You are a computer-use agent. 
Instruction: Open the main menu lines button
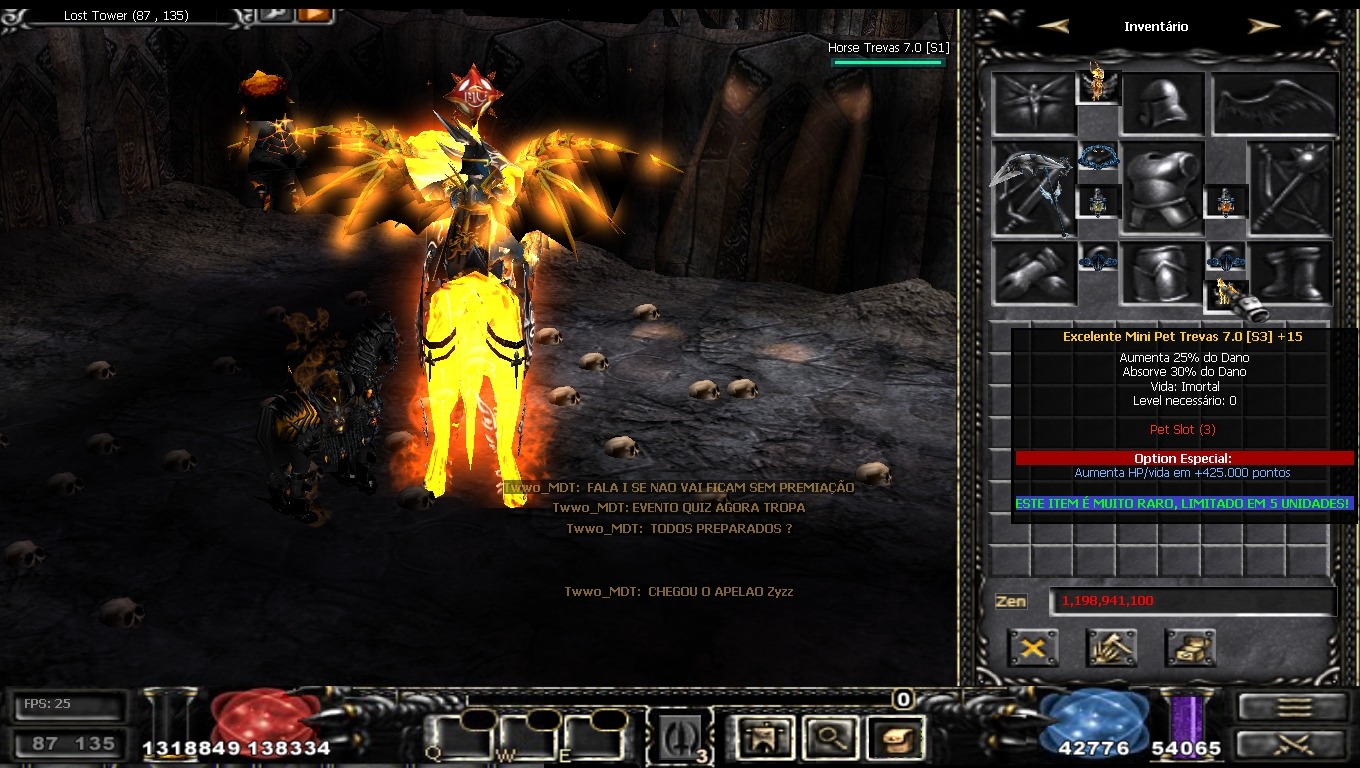1294,707
